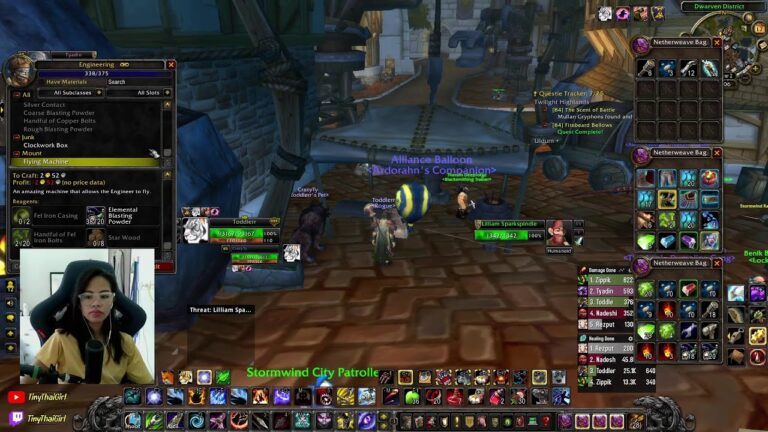
Task: Select the Clockwork Box recipe
Action: 46,146
